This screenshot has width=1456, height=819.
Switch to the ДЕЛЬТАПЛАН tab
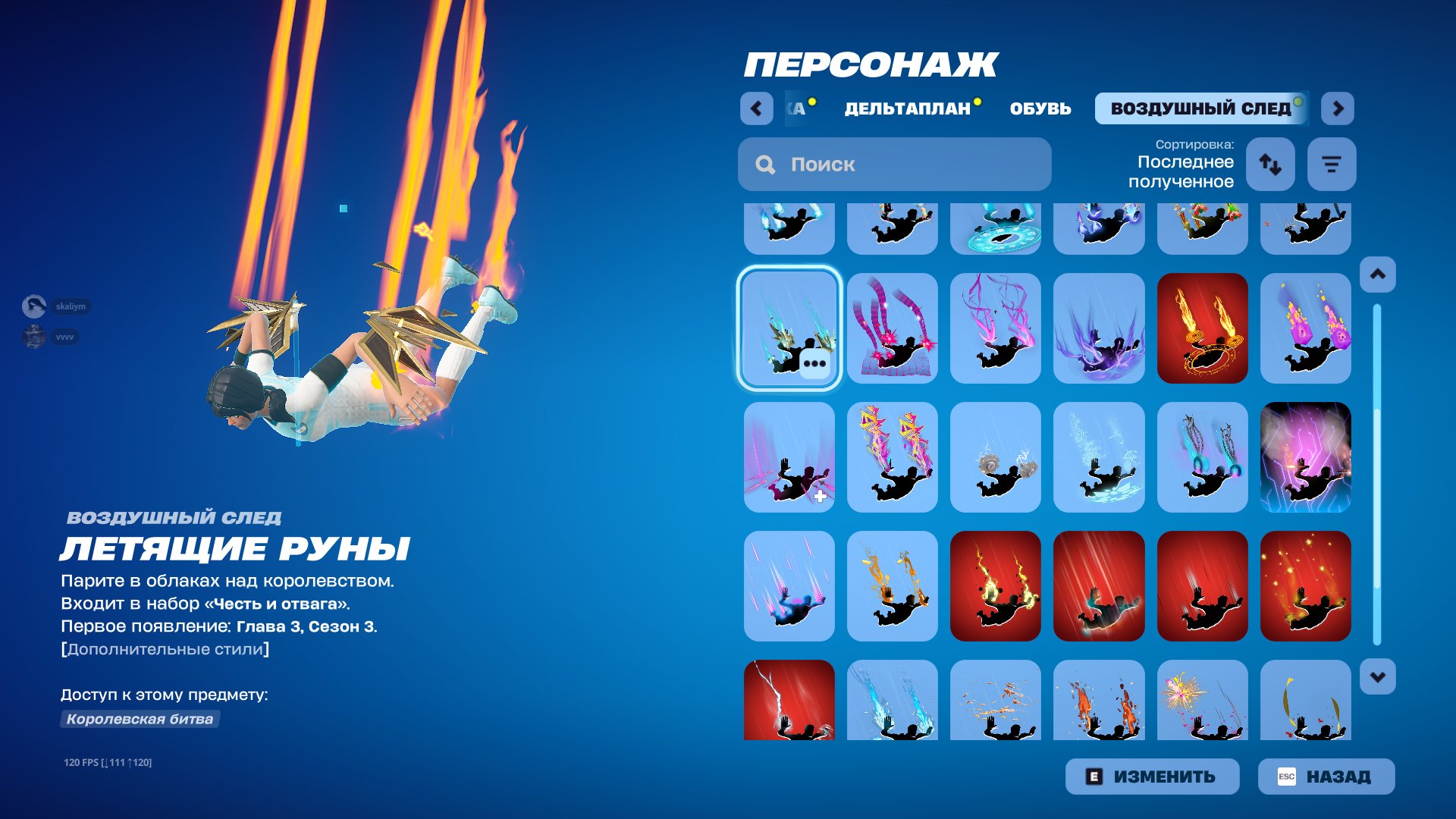point(907,108)
